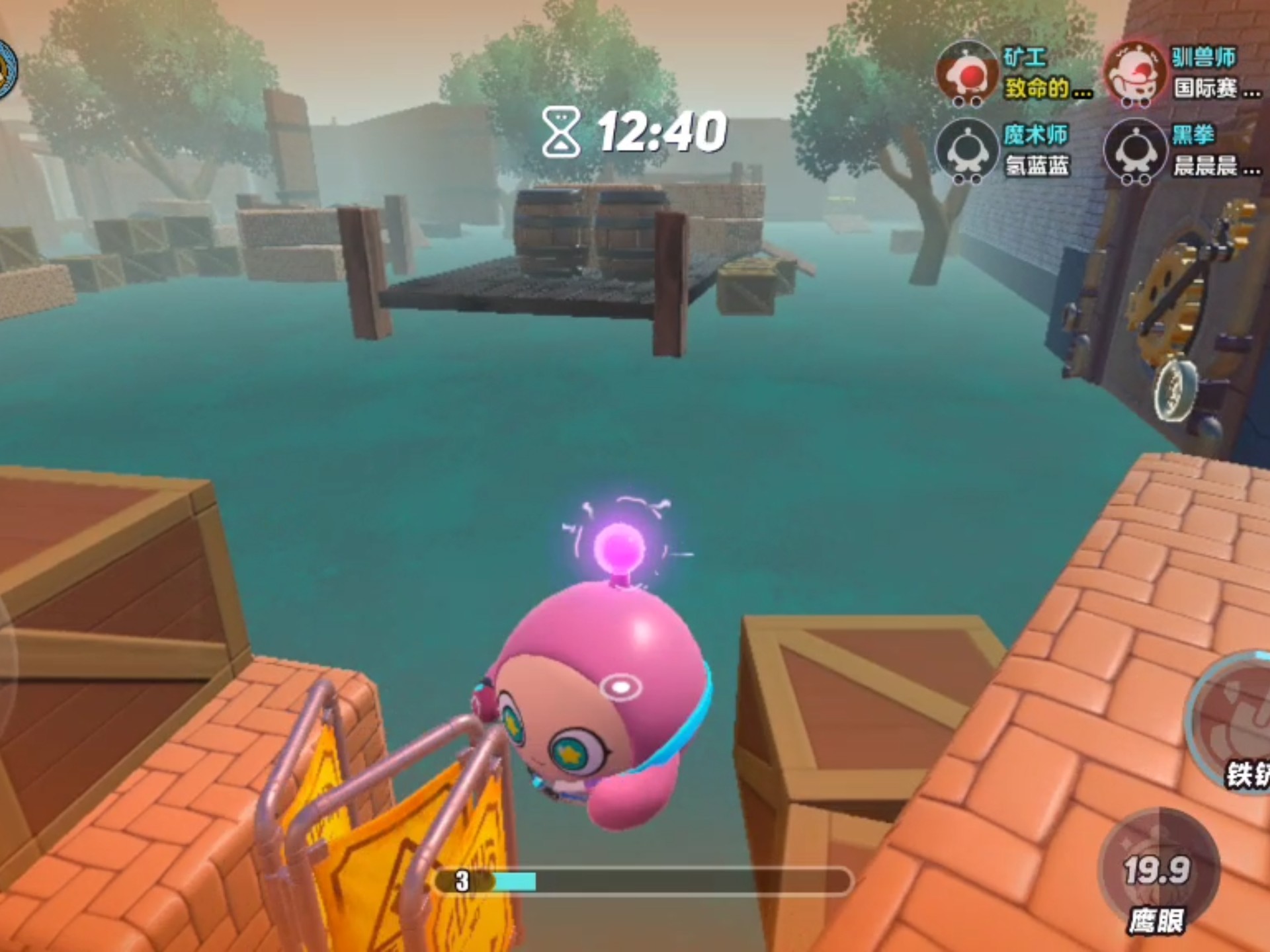1270x952 pixels.
Task: Tap the round emblem at the screen's left edge
Action: (7, 69)
